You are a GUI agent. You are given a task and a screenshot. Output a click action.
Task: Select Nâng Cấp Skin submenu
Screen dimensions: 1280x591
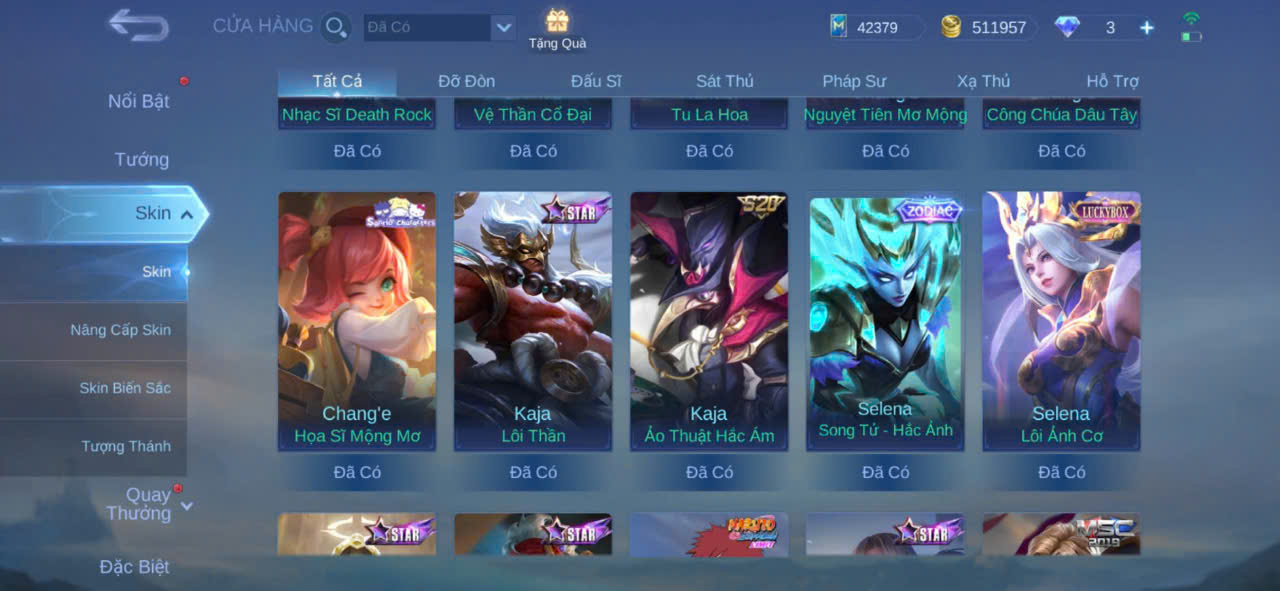click(x=120, y=330)
